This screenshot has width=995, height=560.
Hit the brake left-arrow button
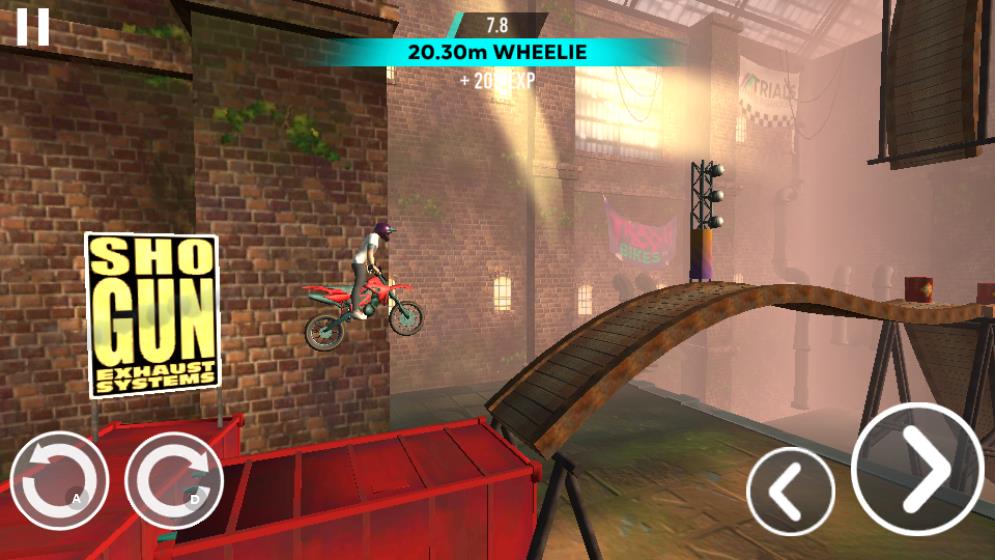click(x=790, y=491)
